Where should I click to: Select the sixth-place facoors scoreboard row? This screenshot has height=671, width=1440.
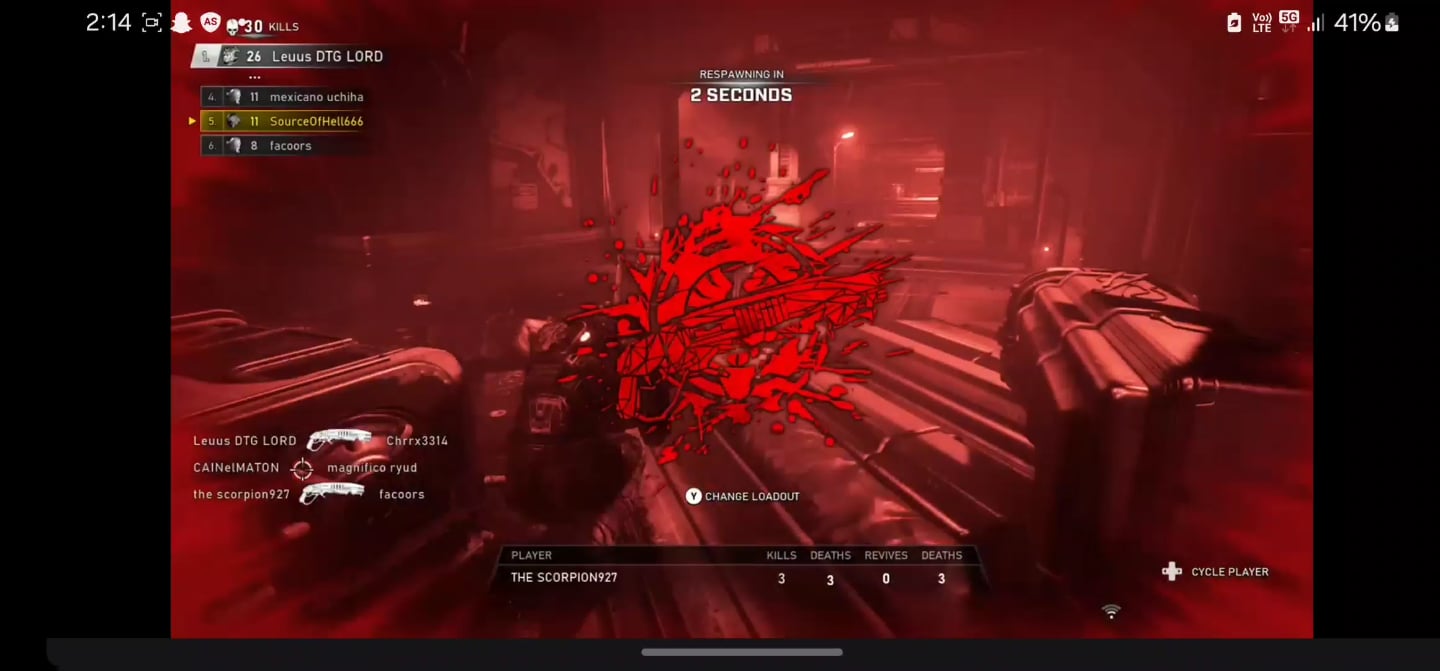pos(286,146)
